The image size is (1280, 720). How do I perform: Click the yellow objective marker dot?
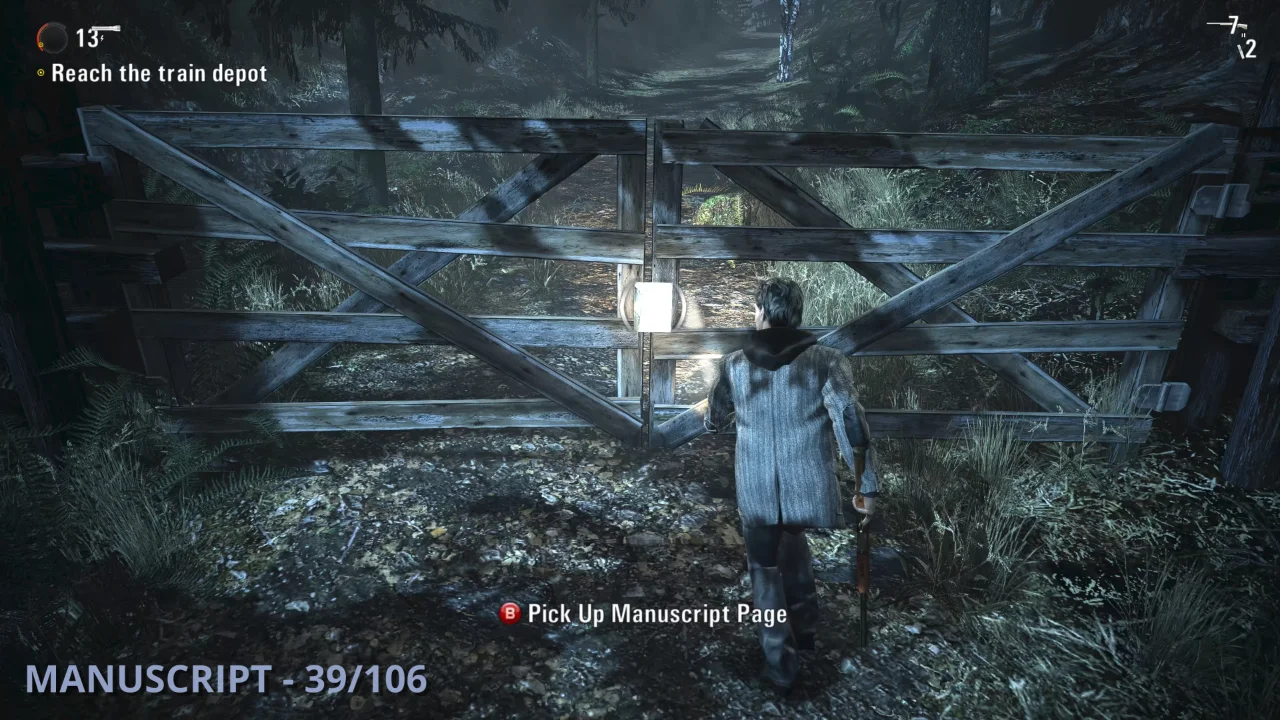38,72
